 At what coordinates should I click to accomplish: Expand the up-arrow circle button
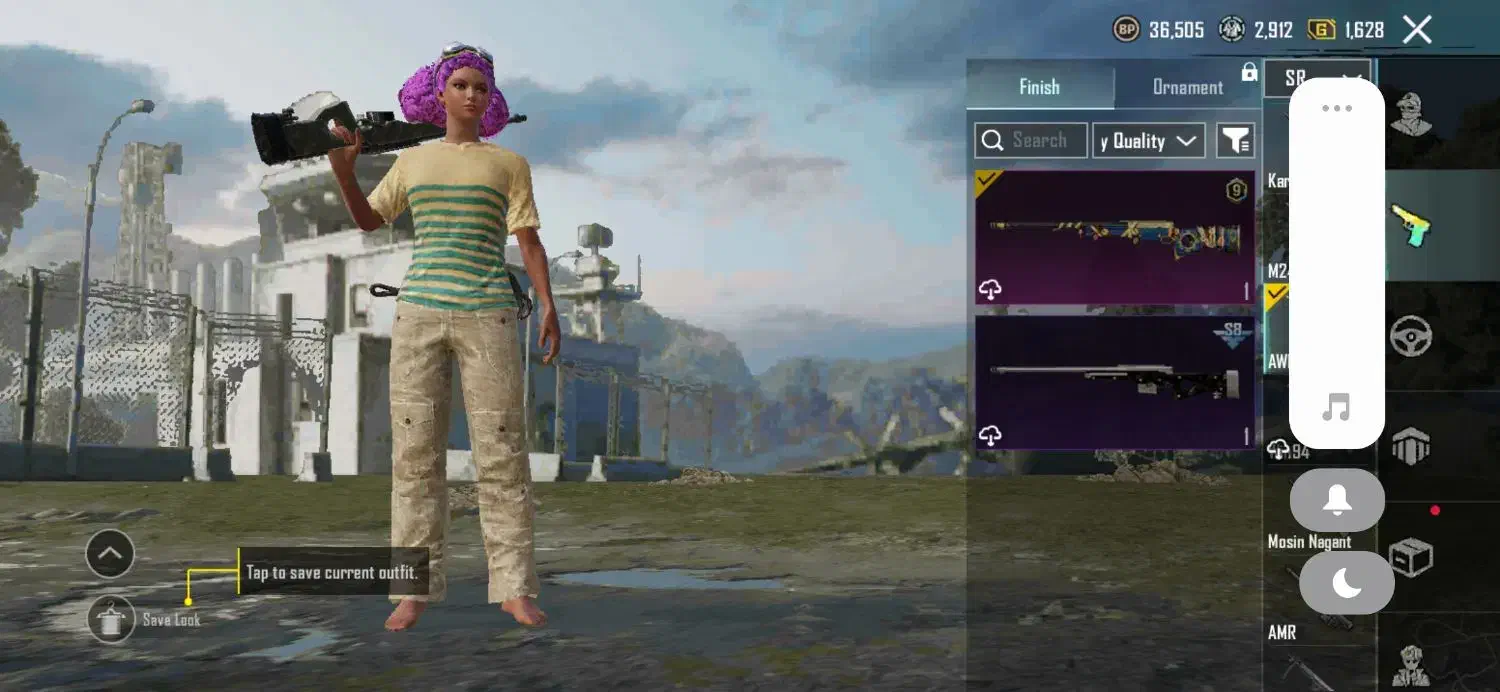pos(110,554)
